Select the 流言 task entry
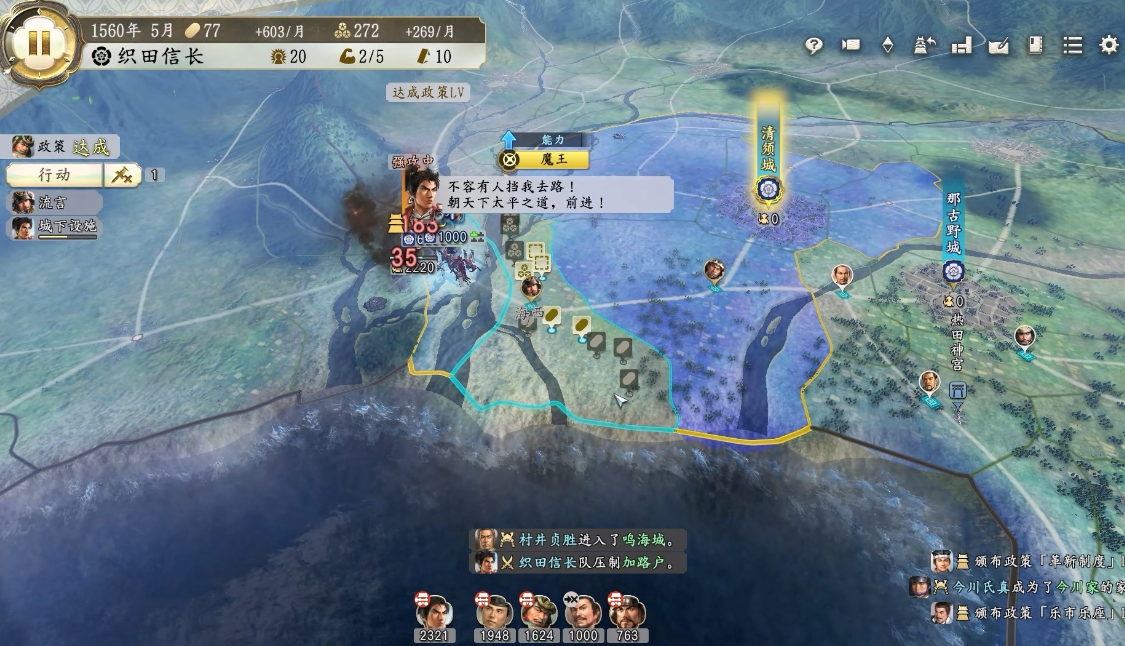 tap(55, 202)
